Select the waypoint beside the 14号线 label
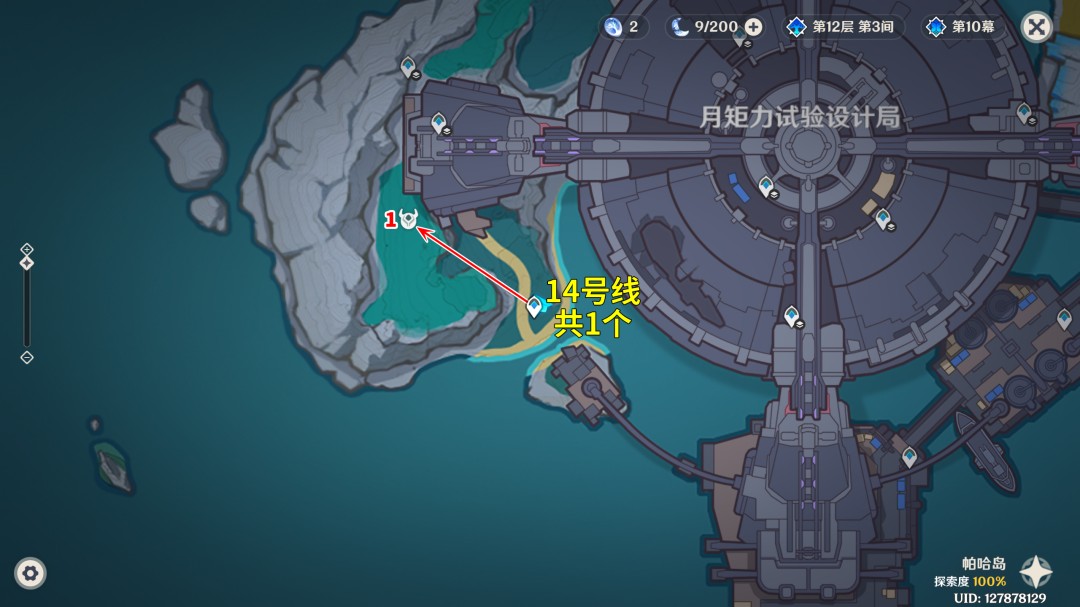The height and width of the screenshot is (607, 1080). tap(535, 306)
